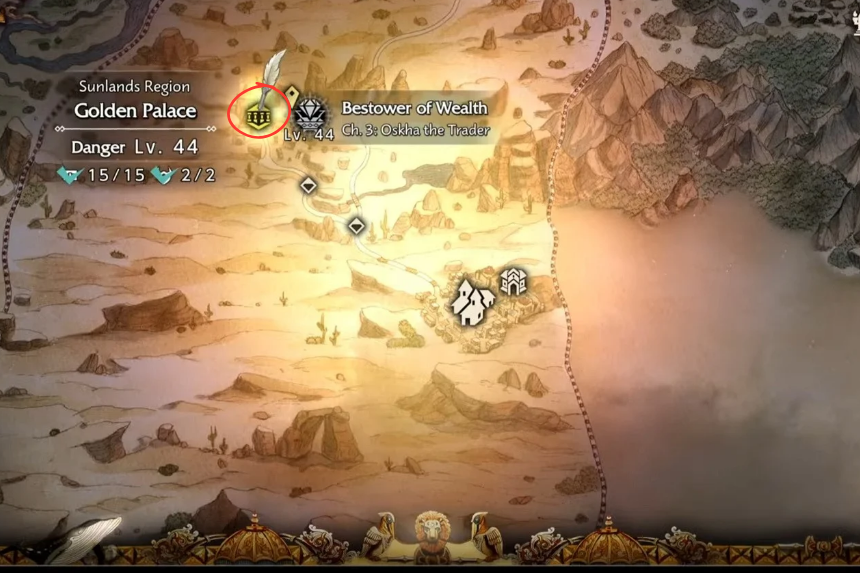Select the upper diamond route marker
Image resolution: width=860 pixels, height=573 pixels.
(309, 185)
